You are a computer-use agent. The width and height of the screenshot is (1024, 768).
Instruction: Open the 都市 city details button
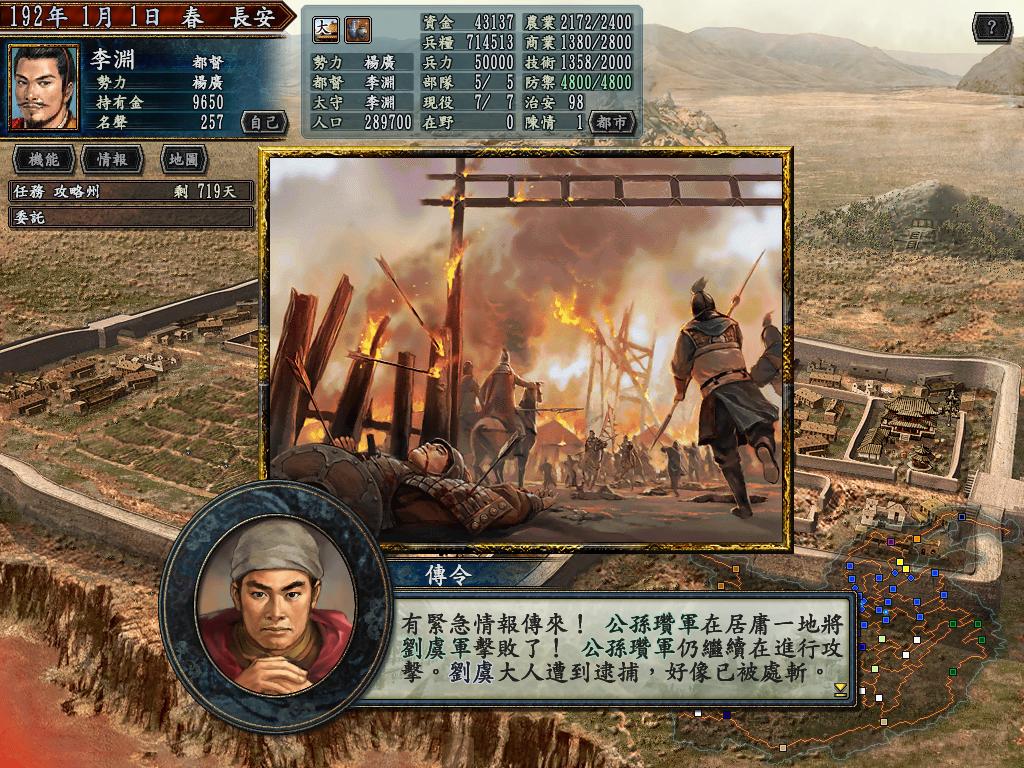click(x=612, y=122)
